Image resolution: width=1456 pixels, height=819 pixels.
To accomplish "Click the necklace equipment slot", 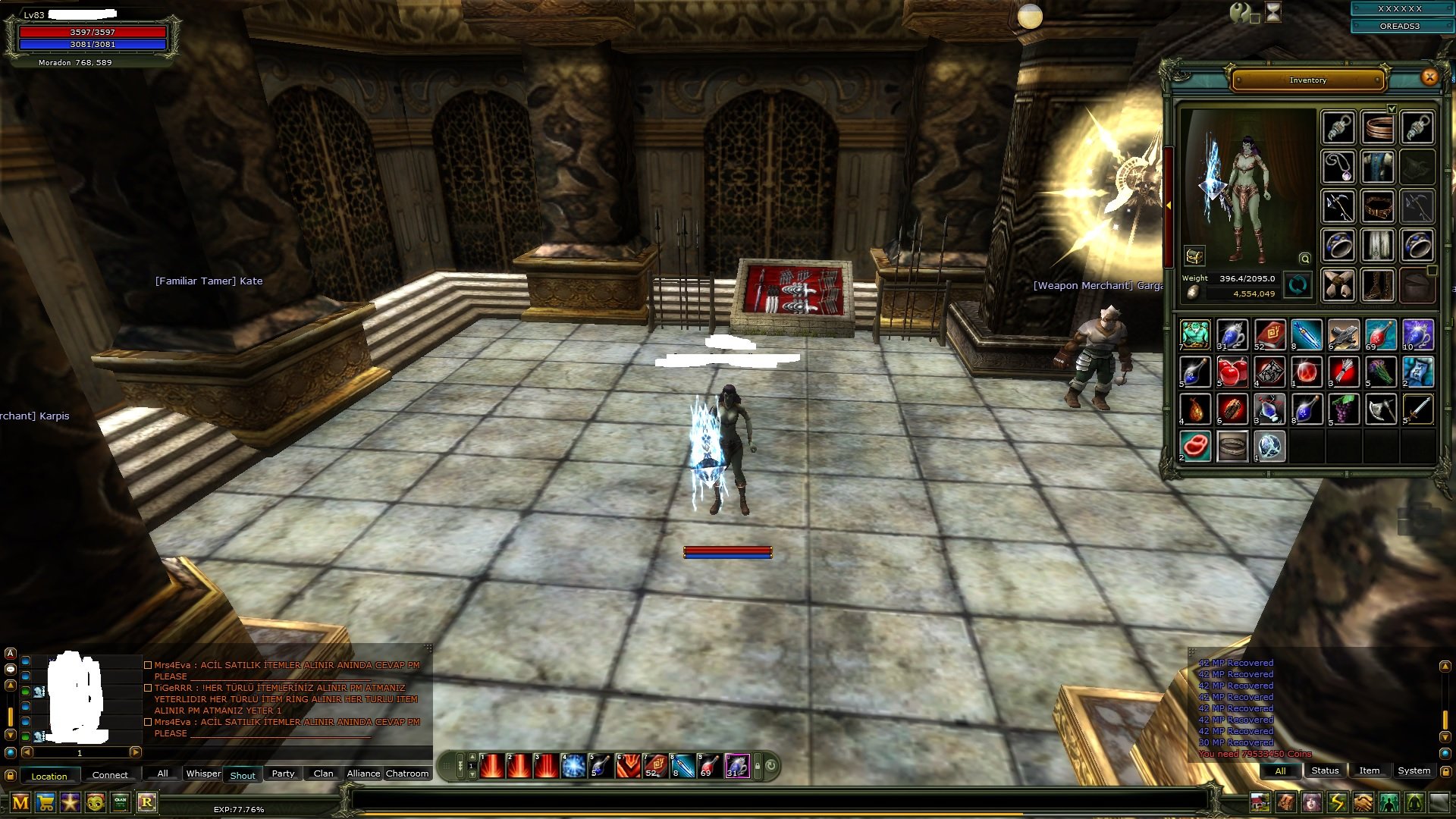I will click(1338, 166).
